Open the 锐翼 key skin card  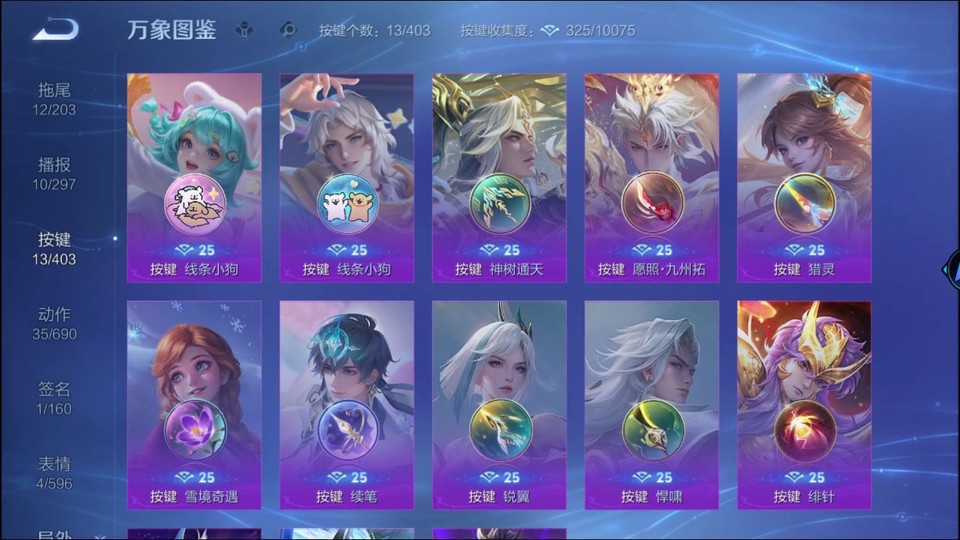(x=499, y=405)
